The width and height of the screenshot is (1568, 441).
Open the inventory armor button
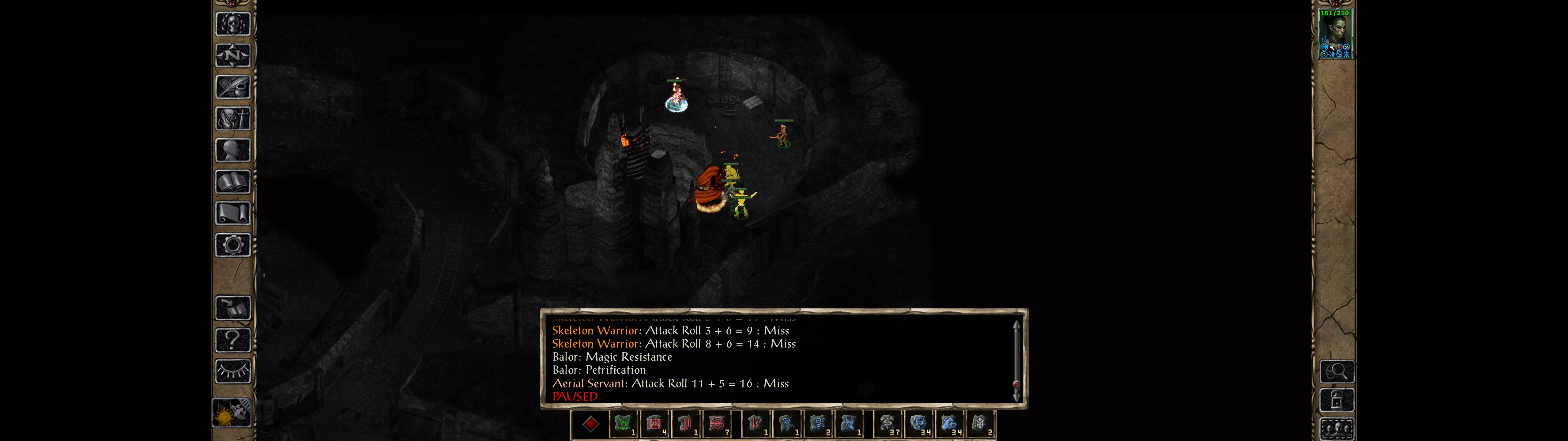pos(232,118)
